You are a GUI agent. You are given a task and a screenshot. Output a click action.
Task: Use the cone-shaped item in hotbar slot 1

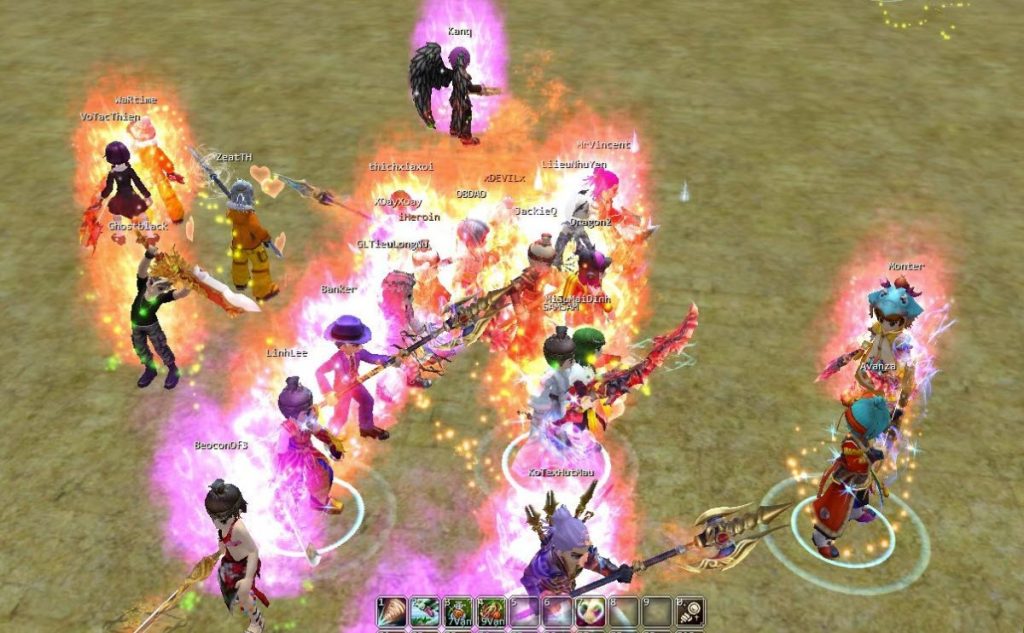pyautogui.click(x=392, y=612)
